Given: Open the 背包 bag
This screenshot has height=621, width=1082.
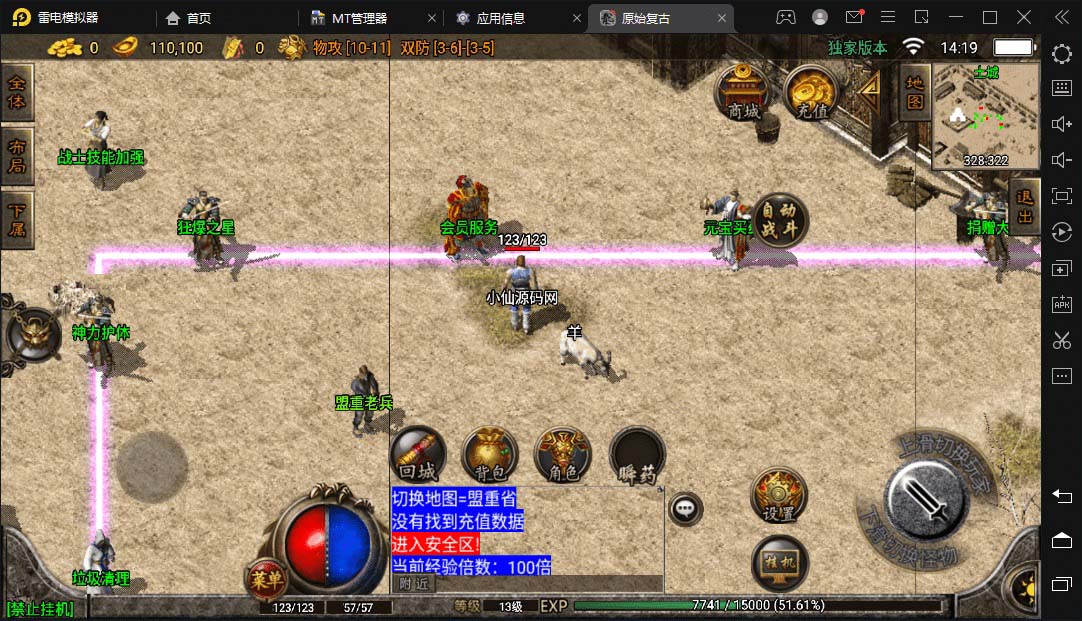Looking at the screenshot, I should [489, 454].
